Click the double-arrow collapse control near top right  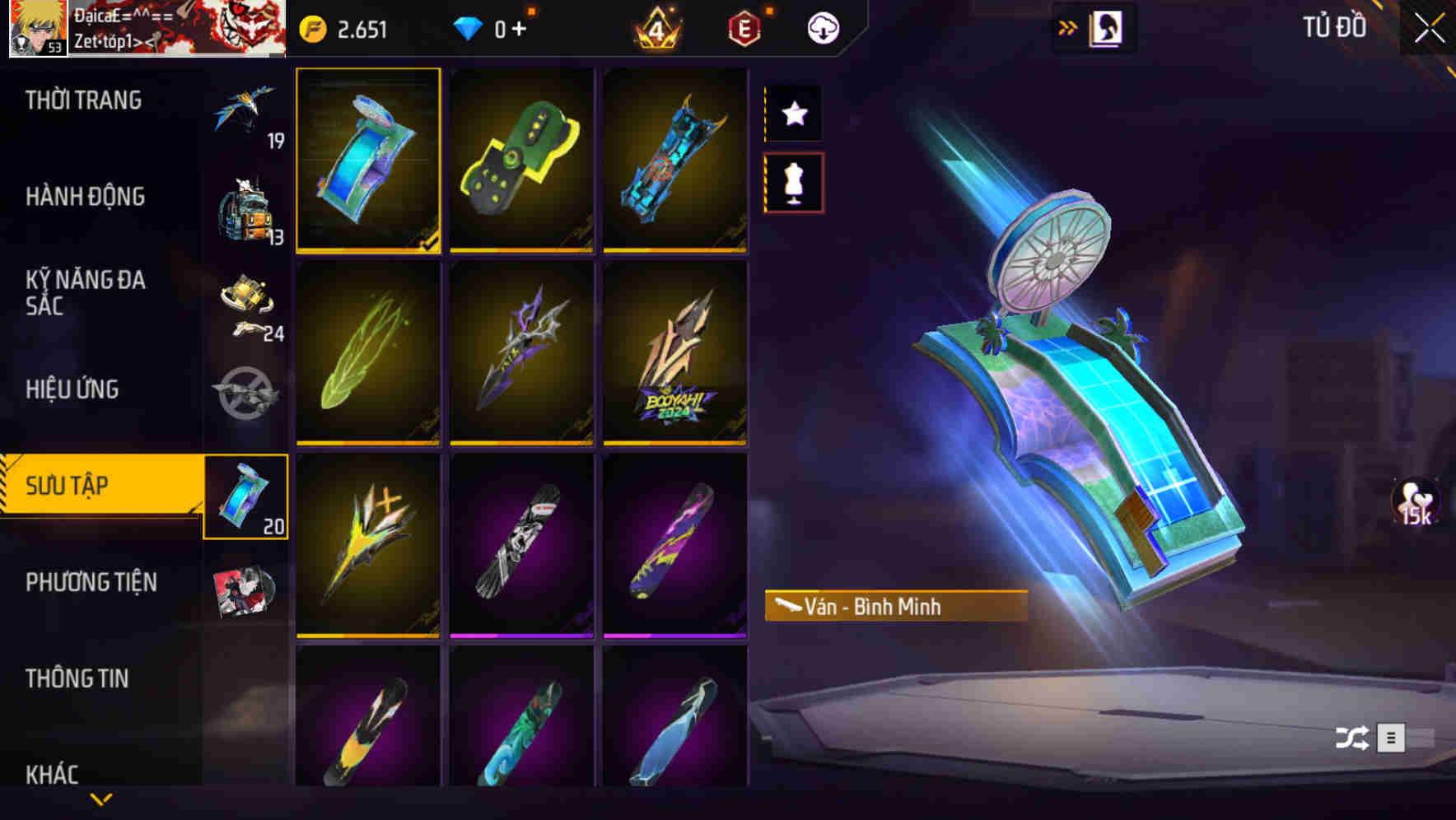pyautogui.click(x=1068, y=25)
